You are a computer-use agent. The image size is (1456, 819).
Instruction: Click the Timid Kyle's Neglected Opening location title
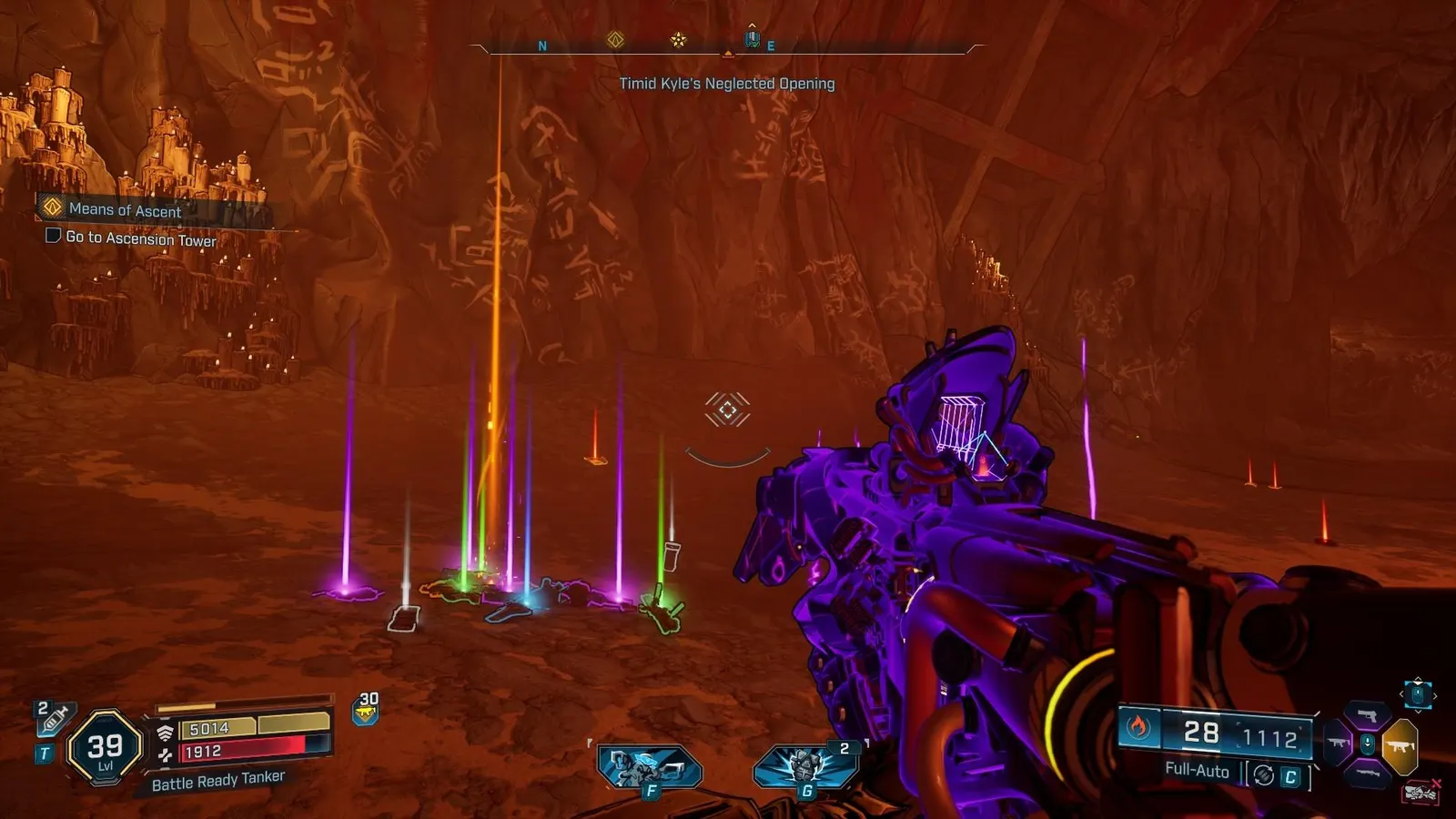pyautogui.click(x=728, y=83)
